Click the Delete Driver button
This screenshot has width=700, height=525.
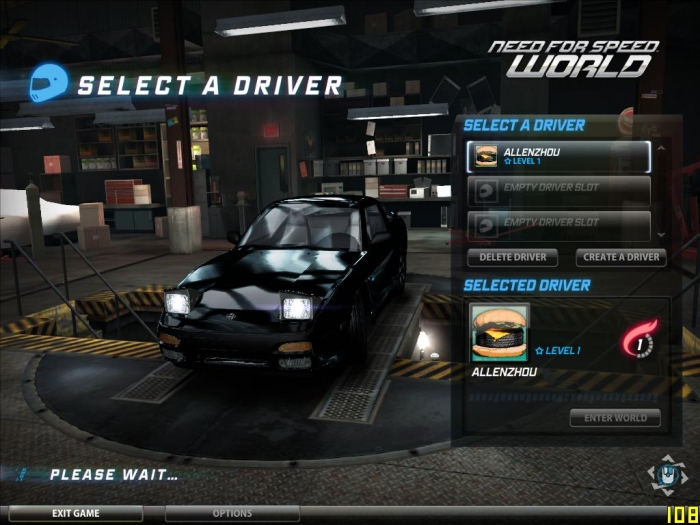coord(512,257)
